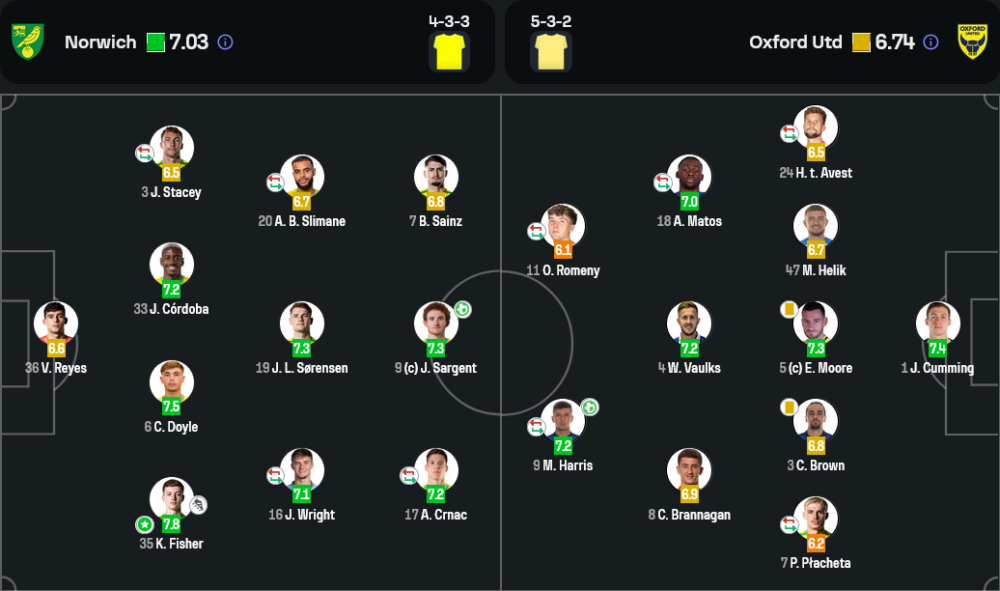
Task: Choose B. Sainz on the pitch
Action: click(x=436, y=177)
